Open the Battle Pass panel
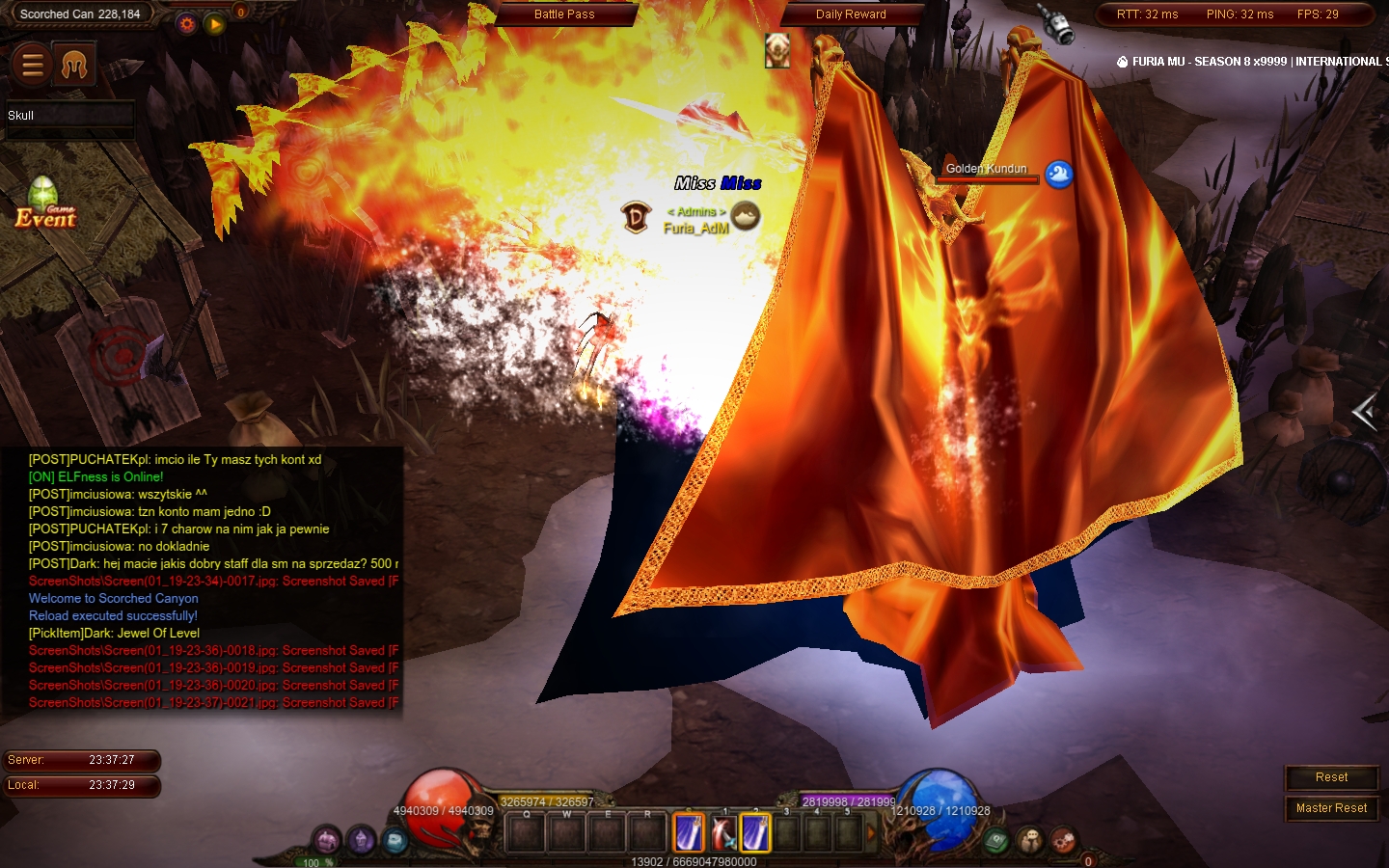Viewport: 1389px width, 868px height. click(564, 14)
